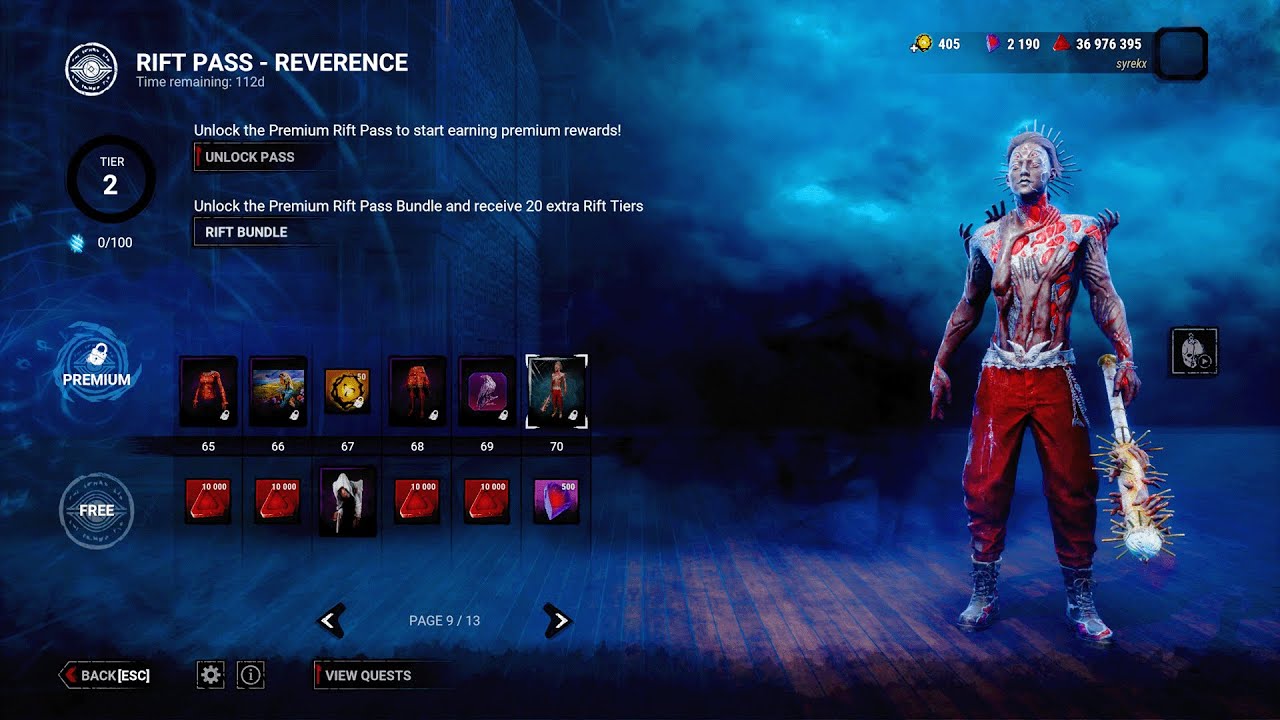Click the UNLOCK PASS button

tap(249, 157)
